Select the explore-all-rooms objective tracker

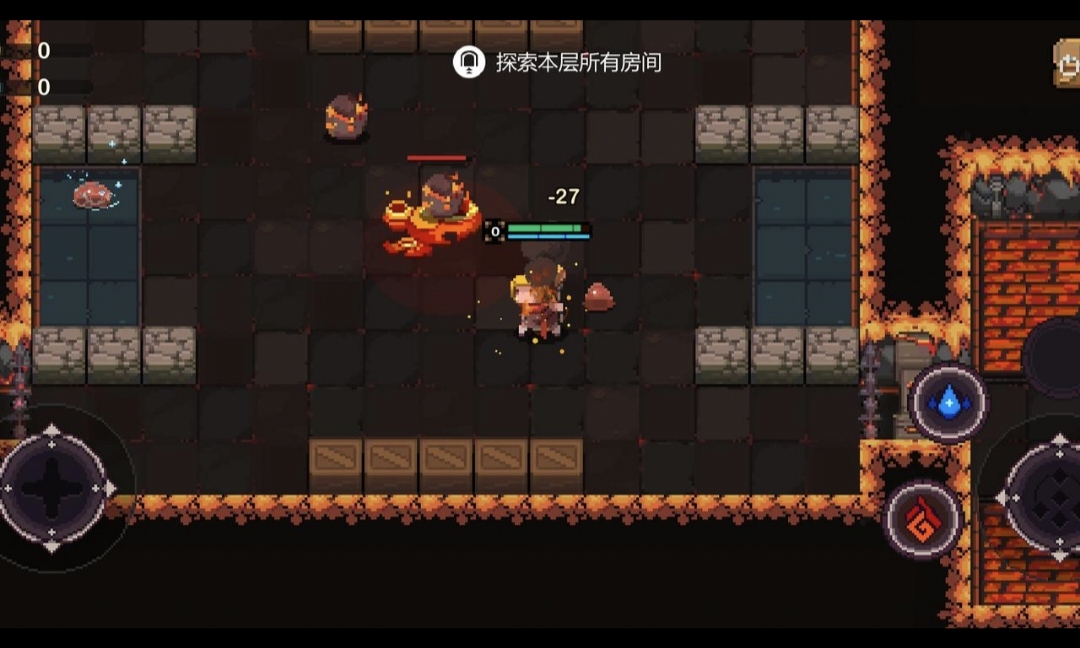click(x=558, y=63)
